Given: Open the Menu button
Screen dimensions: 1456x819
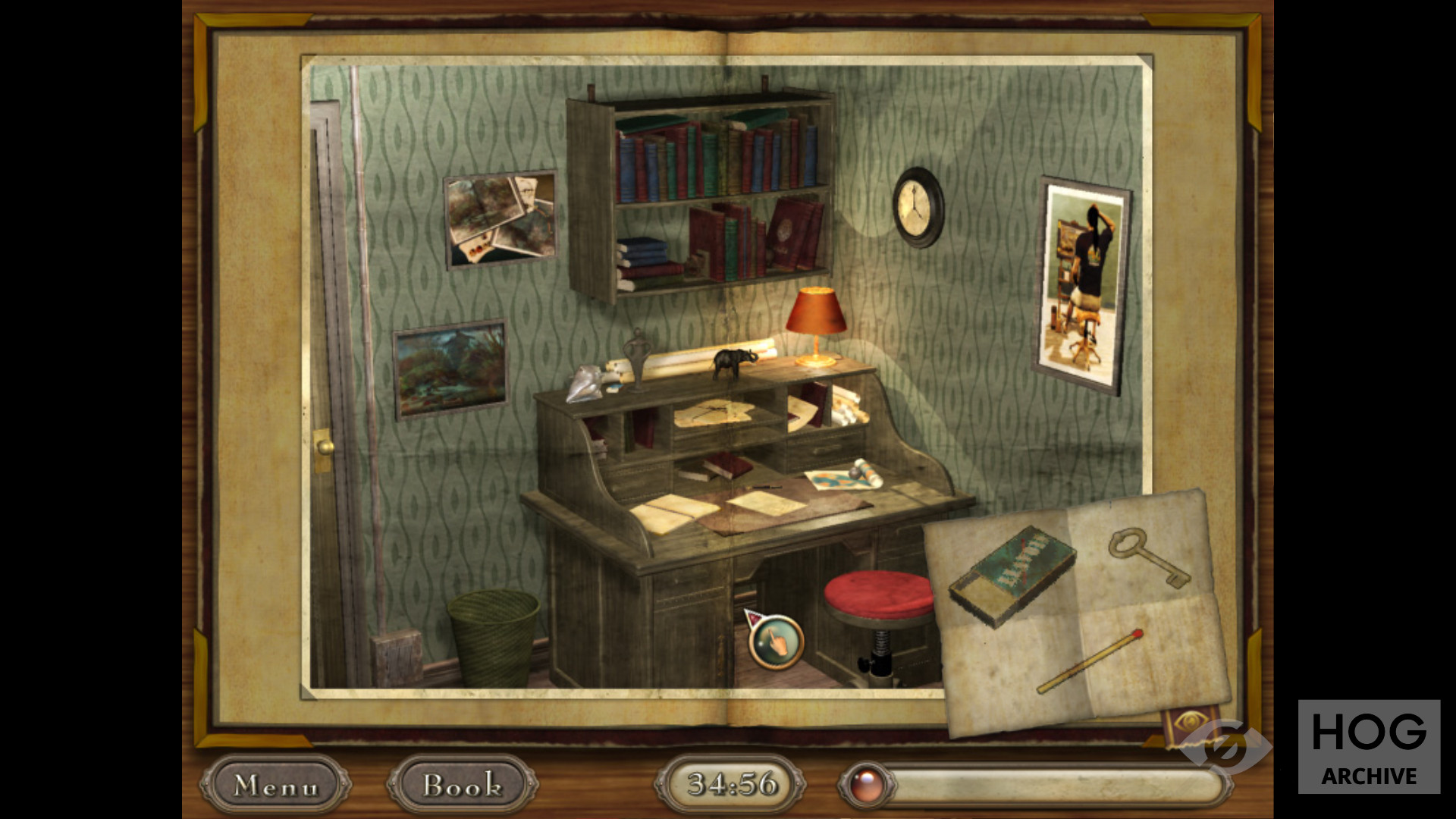Looking at the screenshot, I should point(275,786).
